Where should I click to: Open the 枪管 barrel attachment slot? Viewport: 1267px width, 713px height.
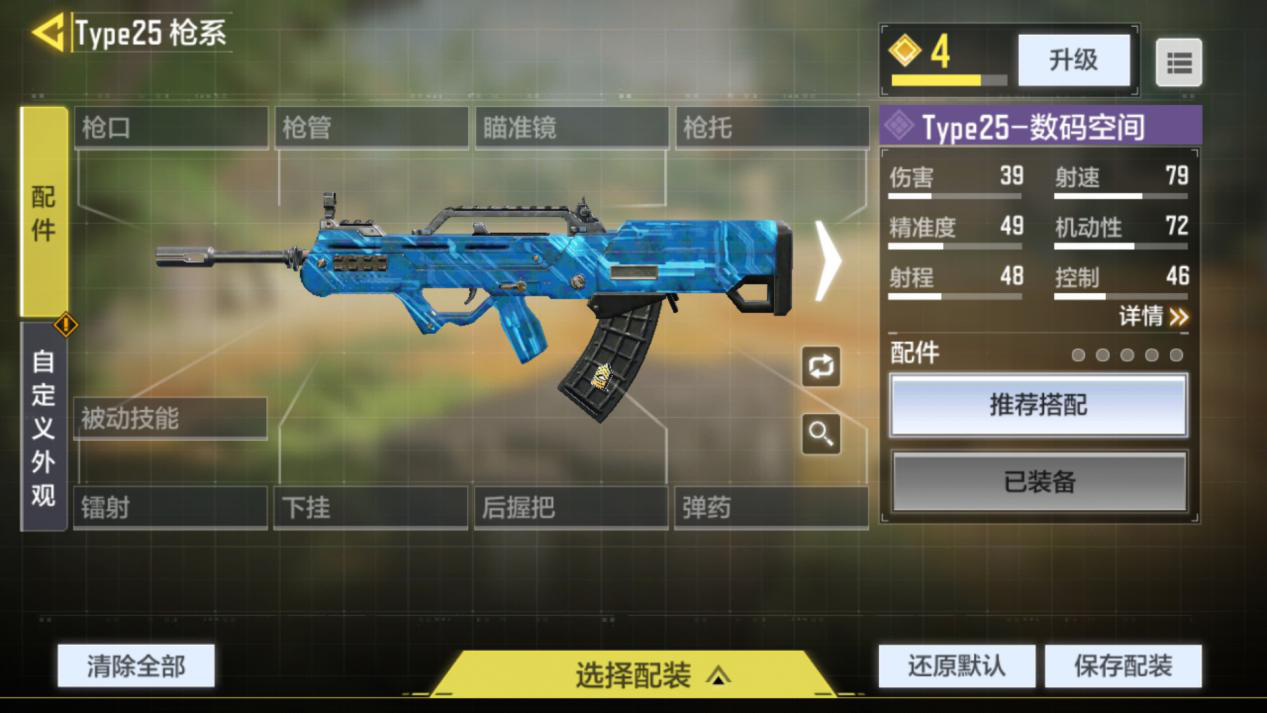click(x=371, y=128)
